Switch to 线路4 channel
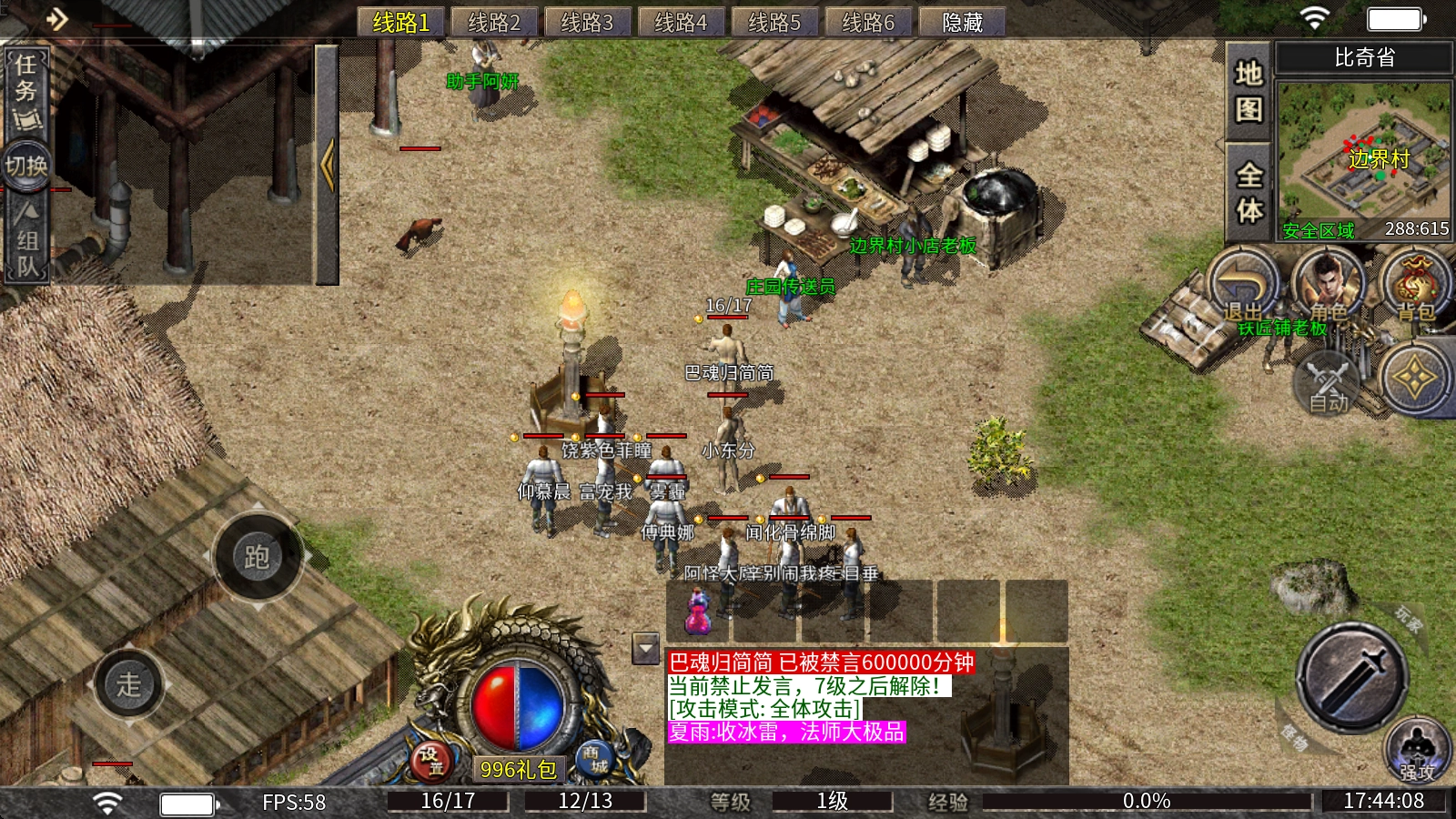1456x819 pixels. (x=682, y=22)
